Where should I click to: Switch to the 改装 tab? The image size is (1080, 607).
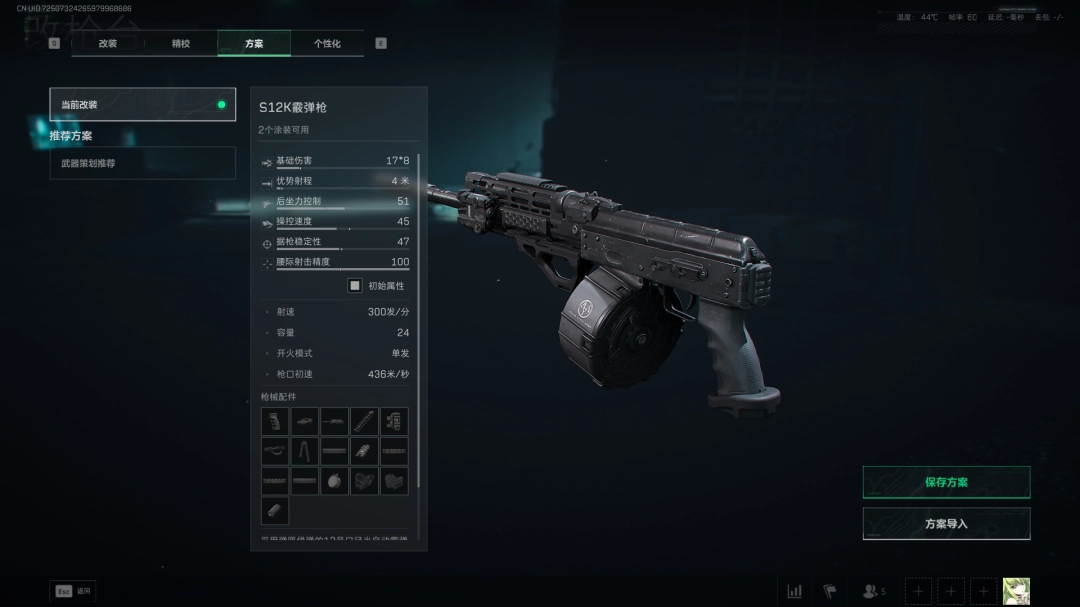pos(108,44)
